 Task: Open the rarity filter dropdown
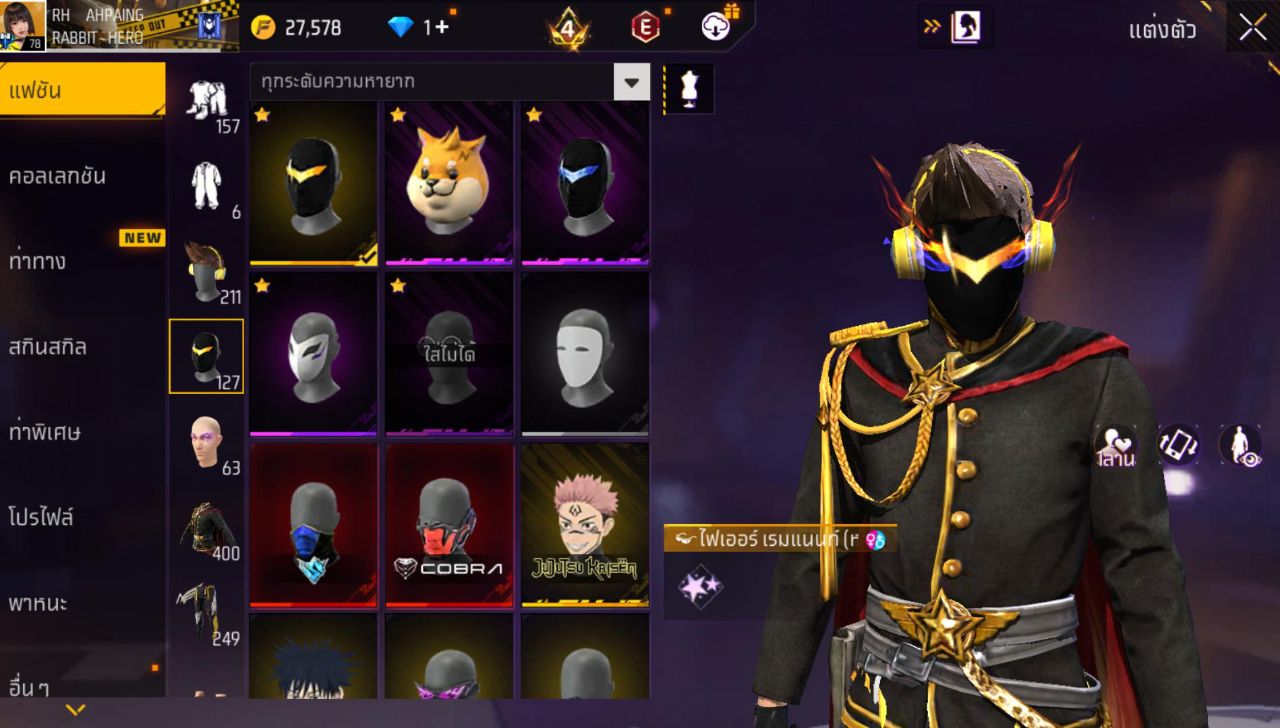click(630, 83)
